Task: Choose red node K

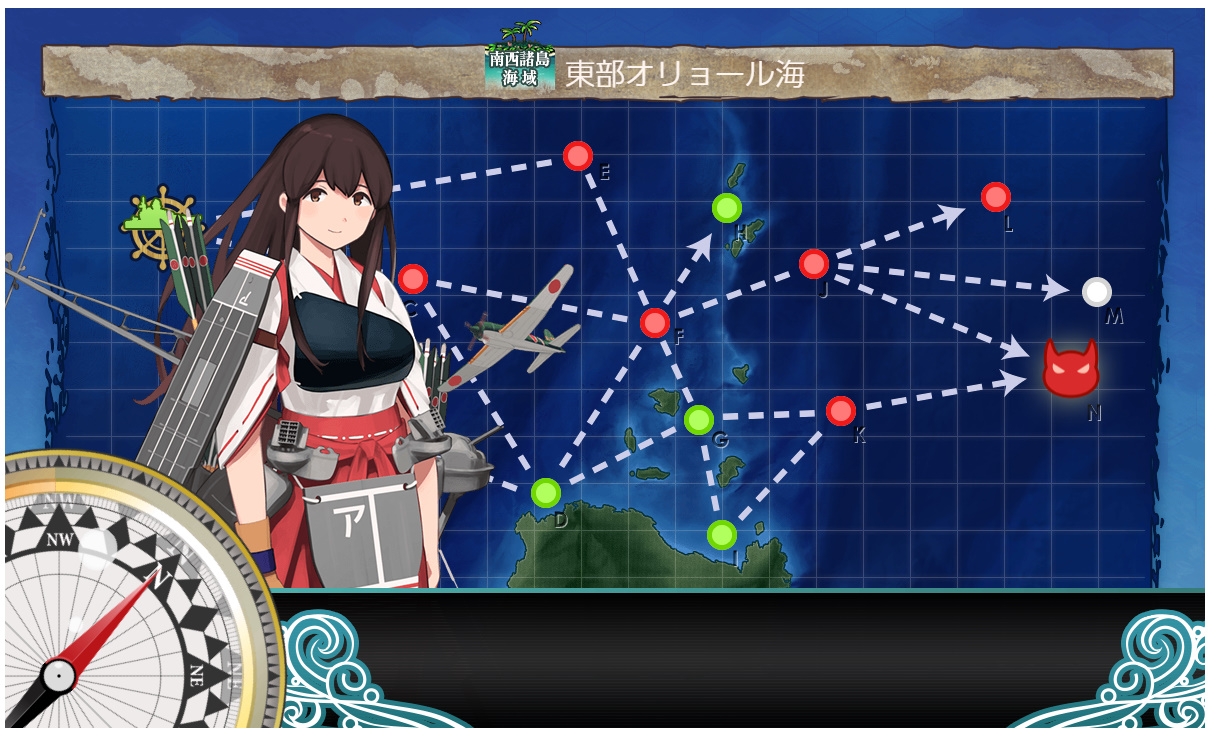Action: (x=841, y=411)
